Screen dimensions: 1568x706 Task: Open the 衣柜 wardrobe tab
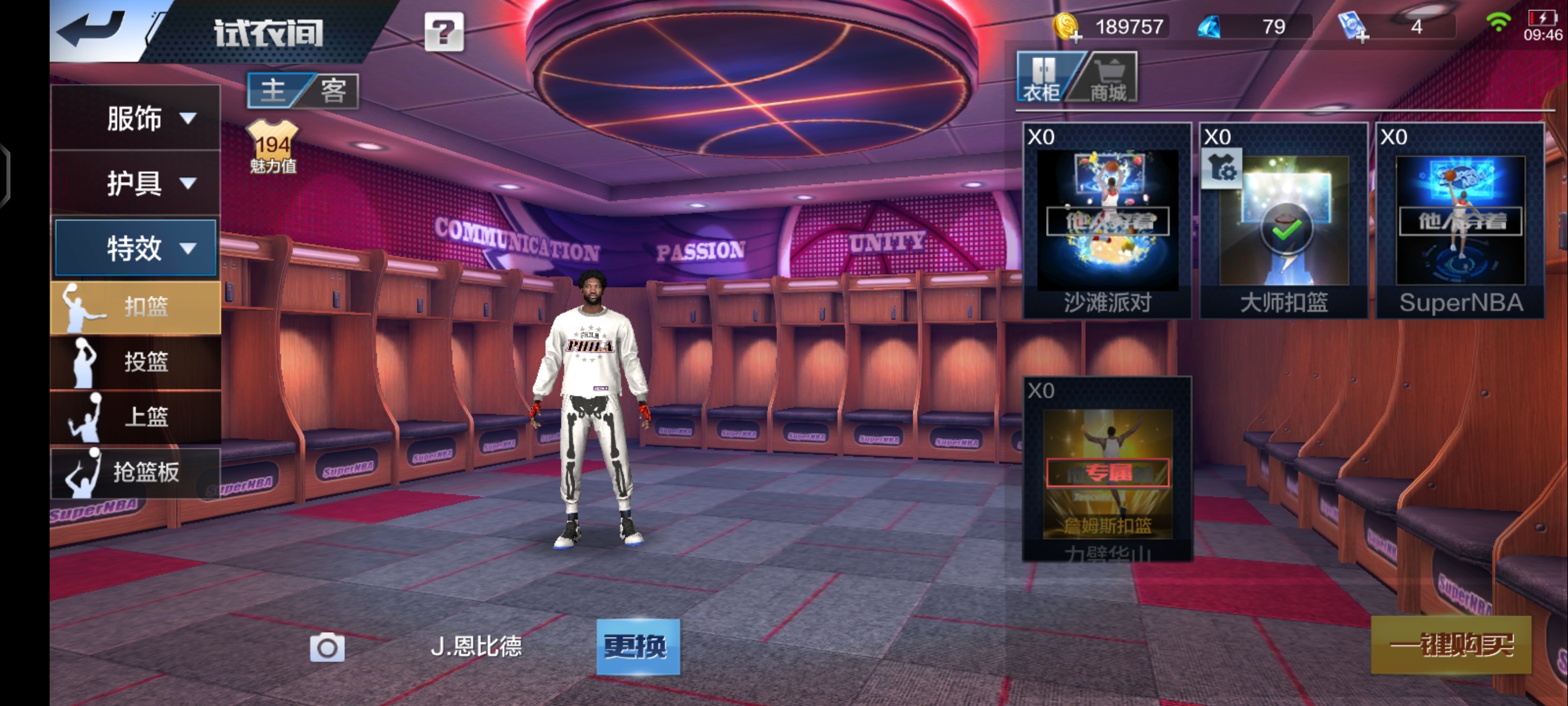[x=1042, y=78]
